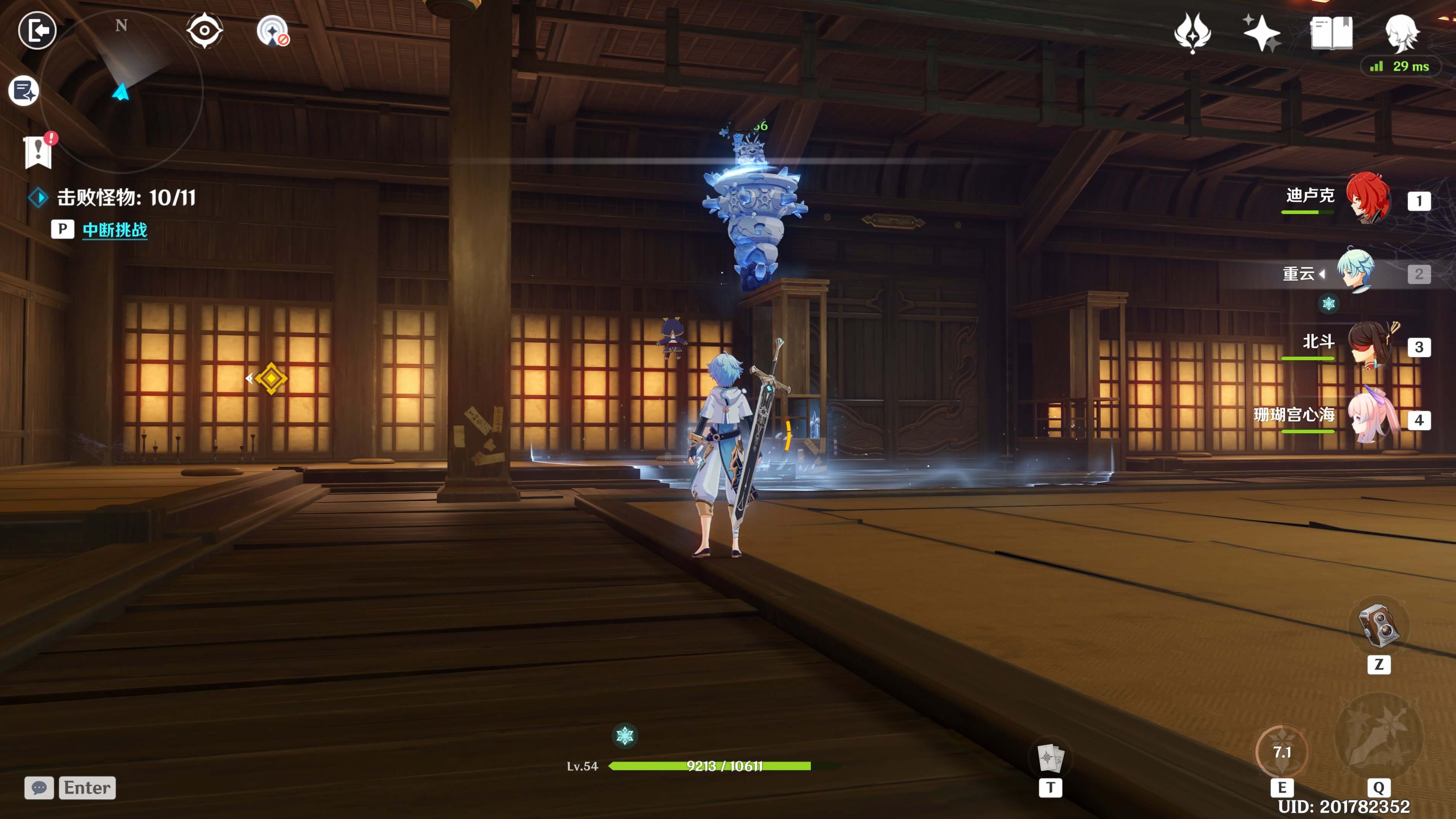This screenshot has height=819, width=1456.
Task: Open the Wish star icon
Action: [1261, 33]
